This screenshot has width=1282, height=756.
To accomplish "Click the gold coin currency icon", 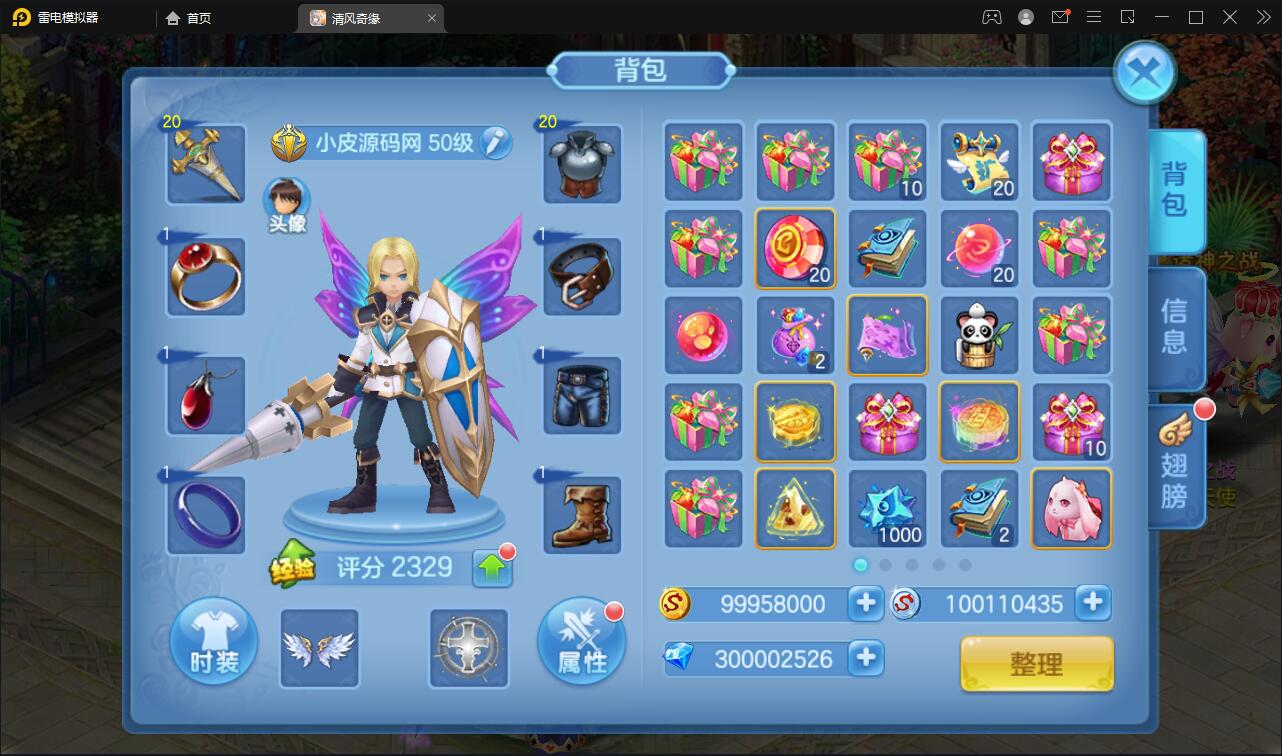I will [x=673, y=603].
